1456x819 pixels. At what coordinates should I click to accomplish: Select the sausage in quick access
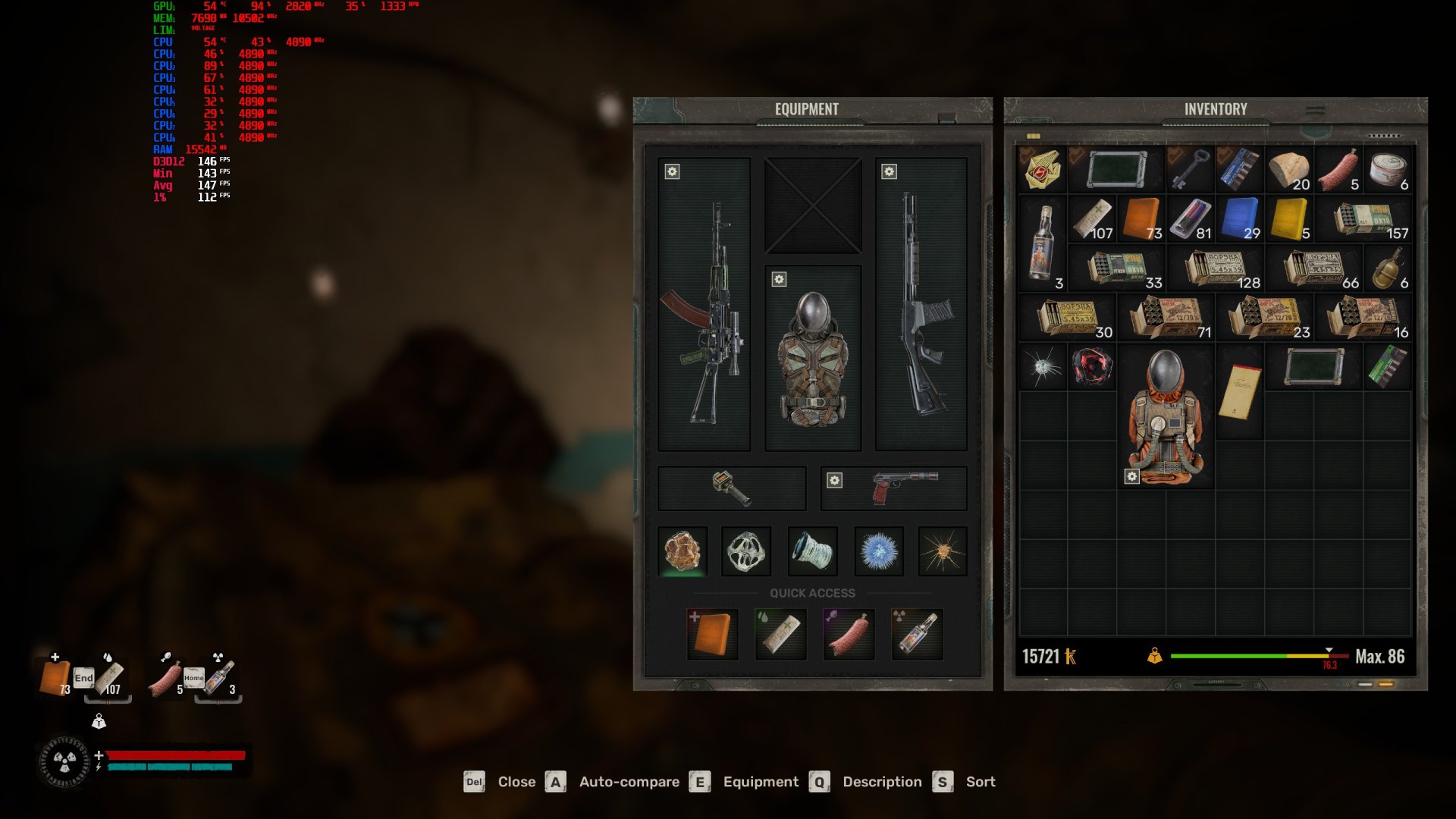[849, 634]
